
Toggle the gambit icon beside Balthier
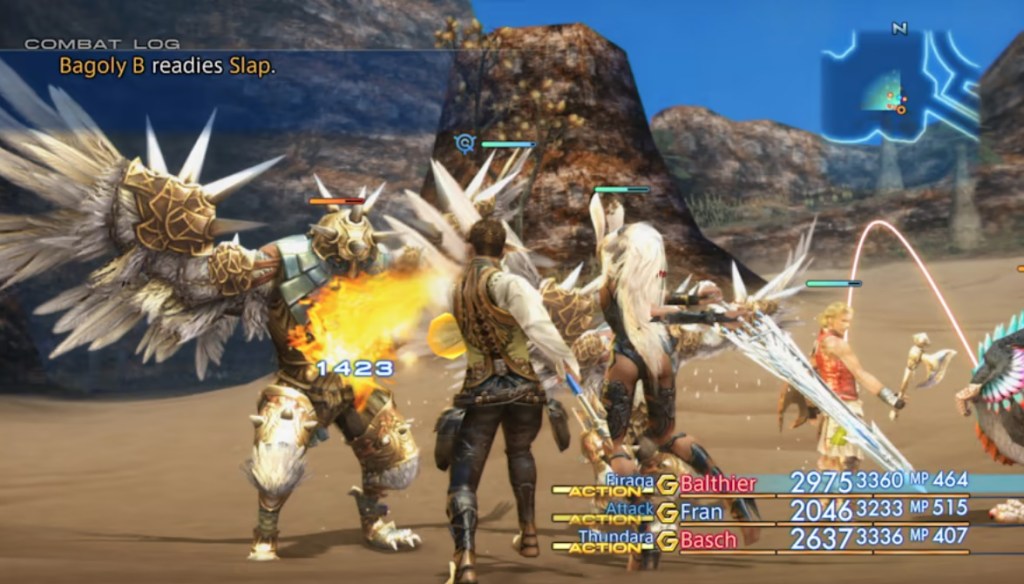pos(667,485)
